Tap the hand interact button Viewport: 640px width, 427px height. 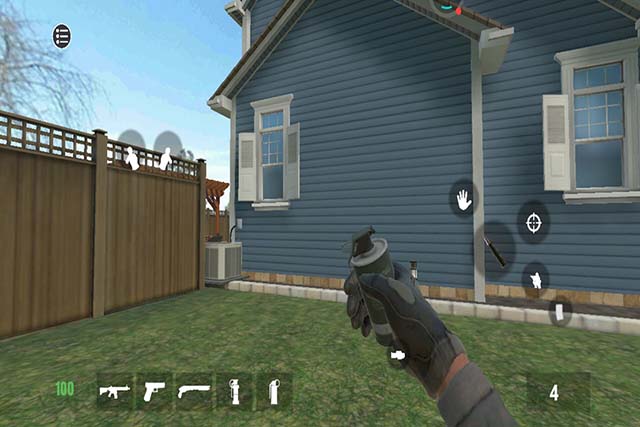tap(463, 199)
